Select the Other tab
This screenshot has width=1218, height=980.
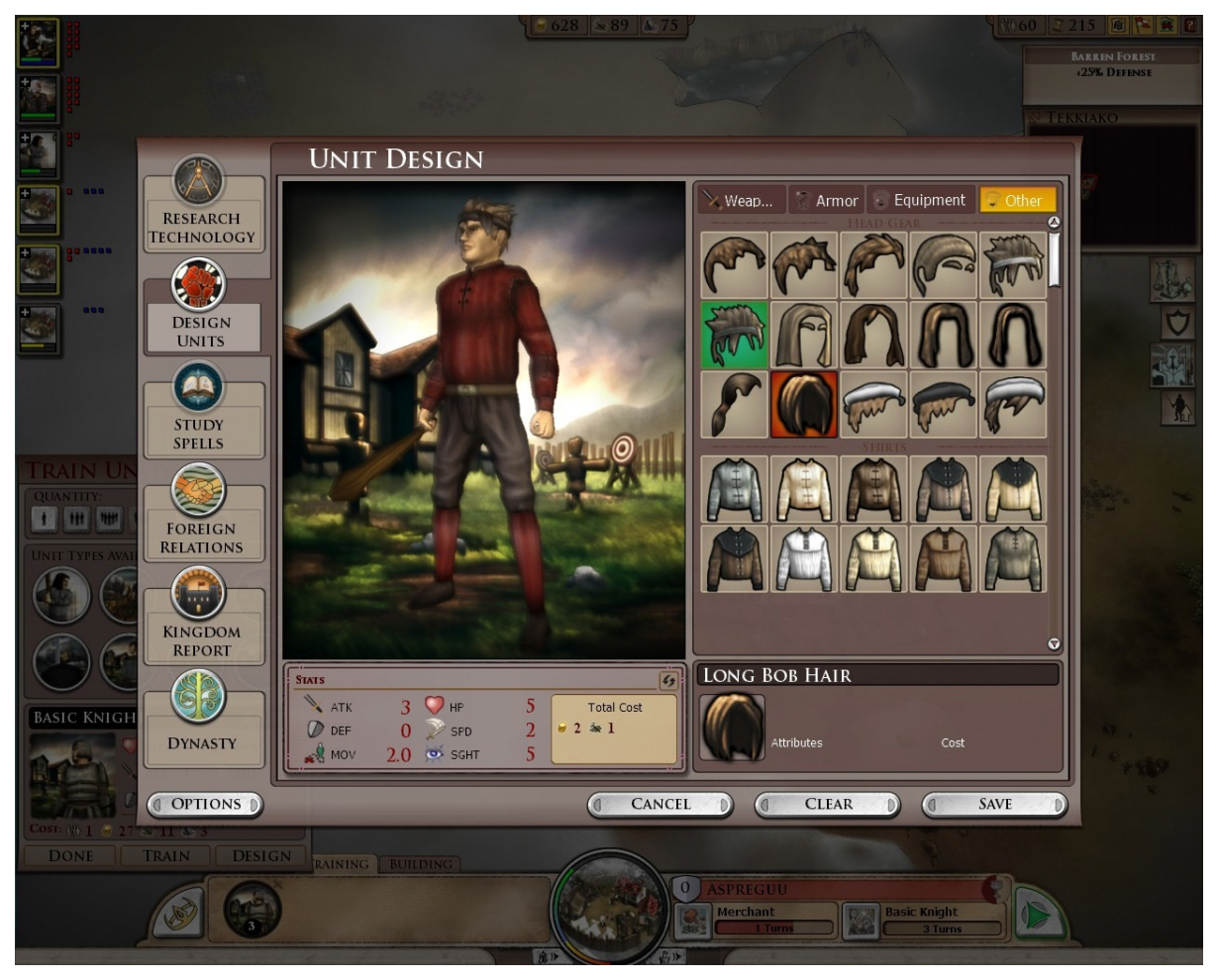pyautogui.click(x=1016, y=200)
